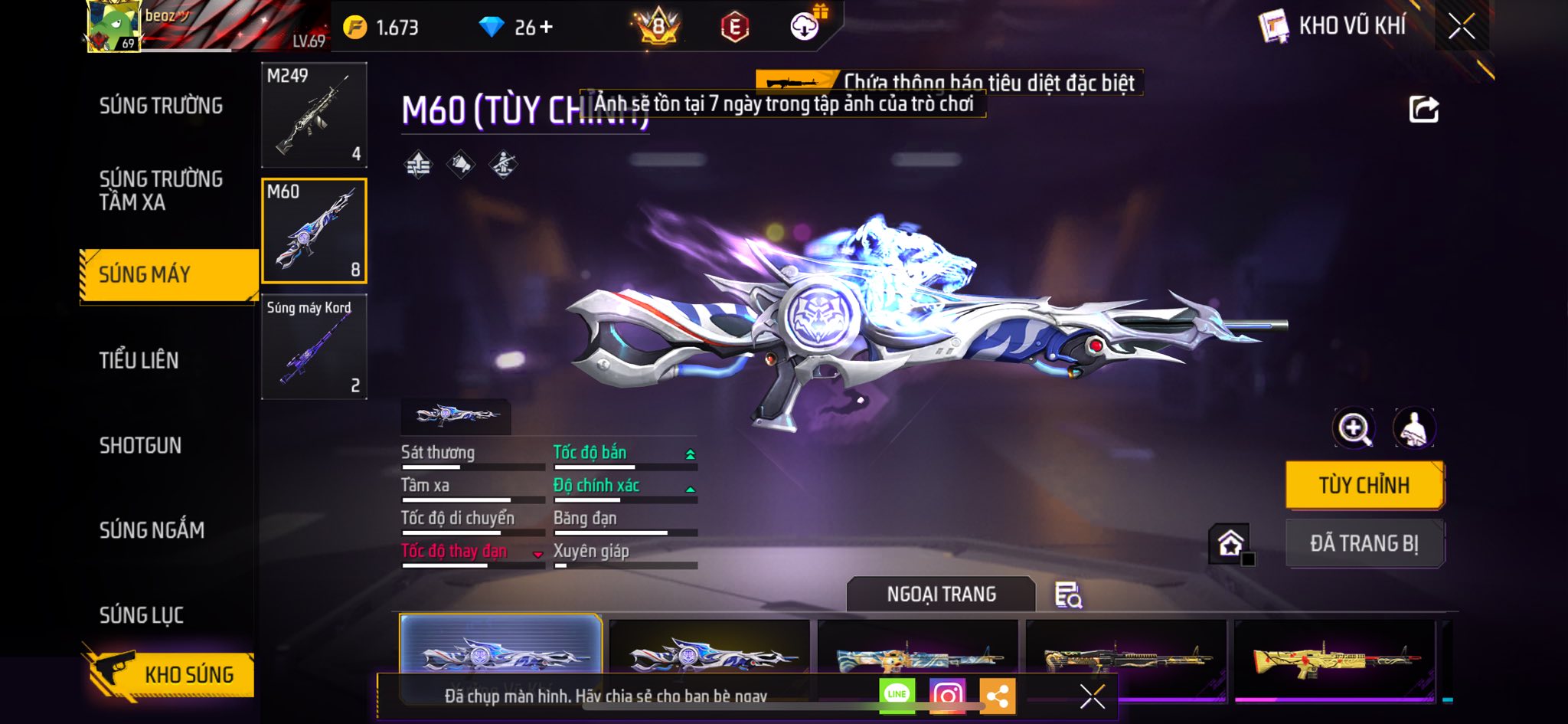Share screenshot via LINE

pyautogui.click(x=897, y=695)
